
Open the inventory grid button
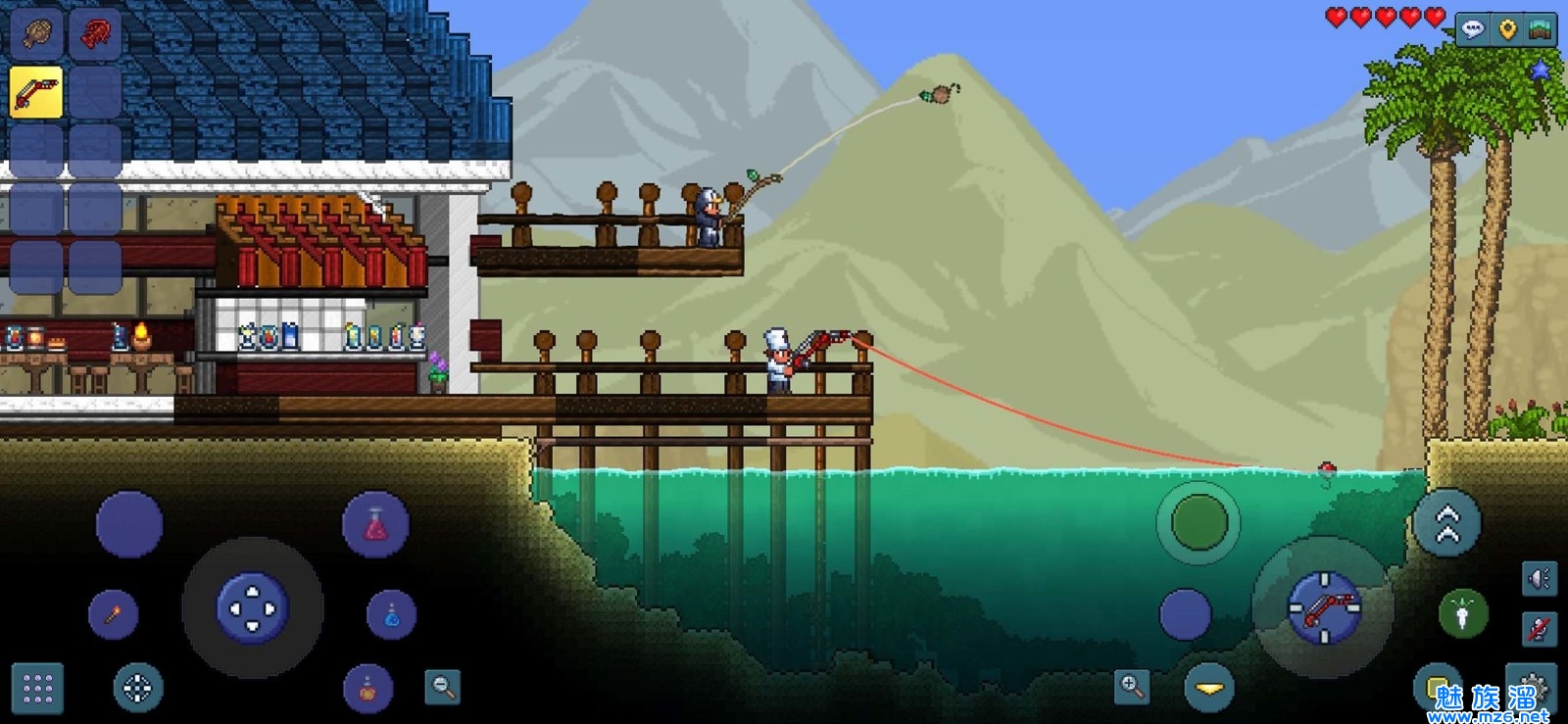37,689
